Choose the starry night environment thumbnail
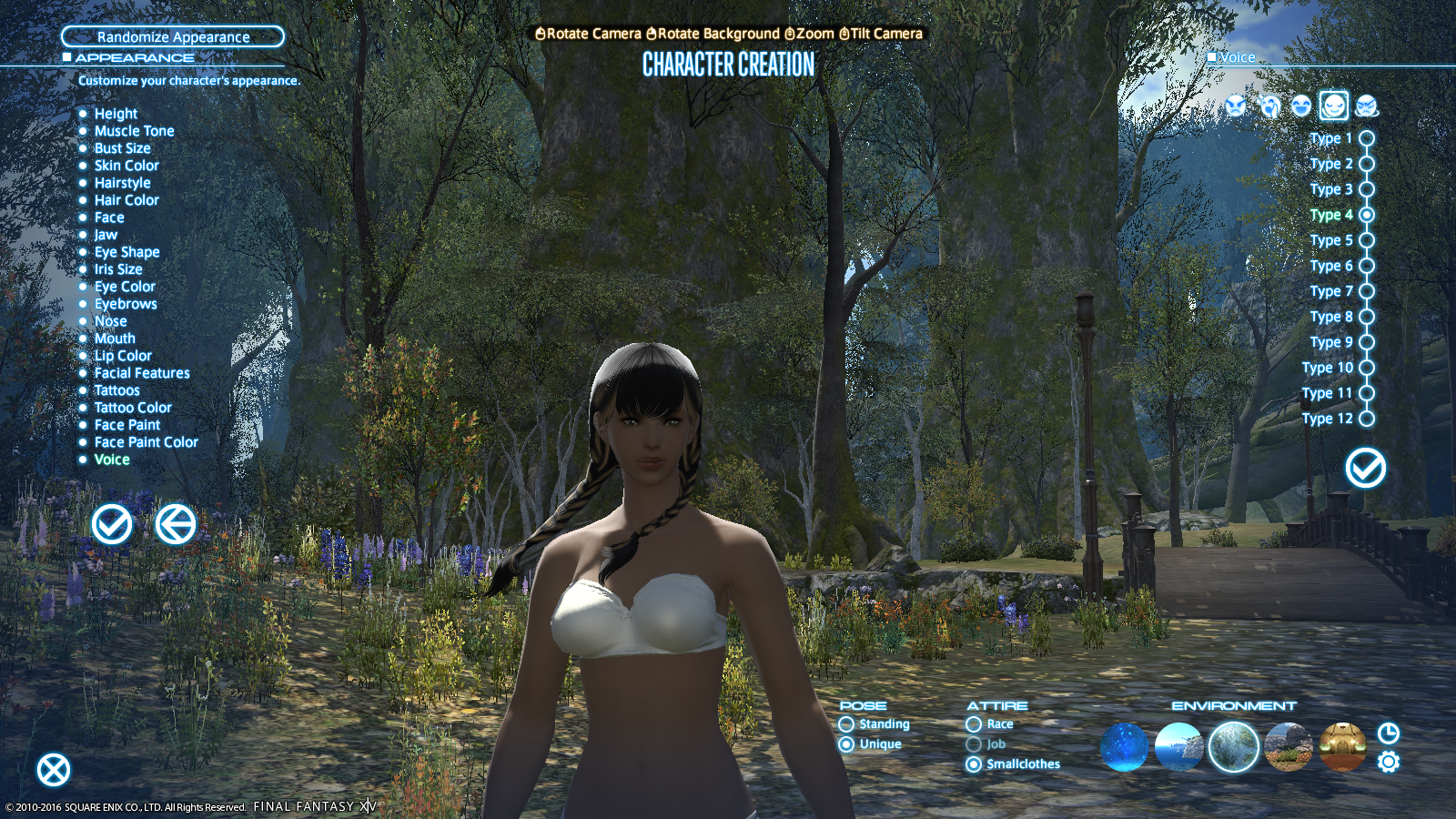The image size is (1456, 819). coord(1124,747)
